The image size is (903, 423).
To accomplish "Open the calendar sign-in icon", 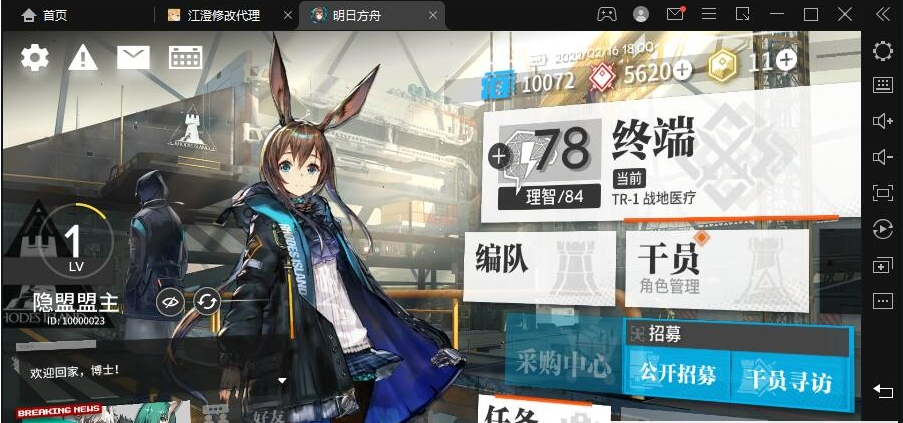I will 185,58.
